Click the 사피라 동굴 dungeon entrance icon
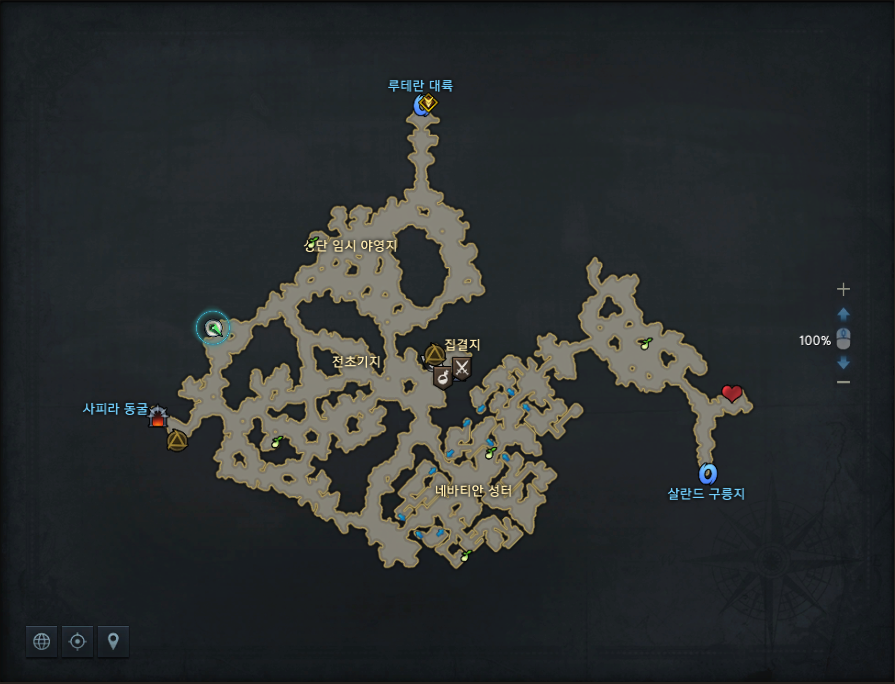The width and height of the screenshot is (895, 684). point(158,417)
